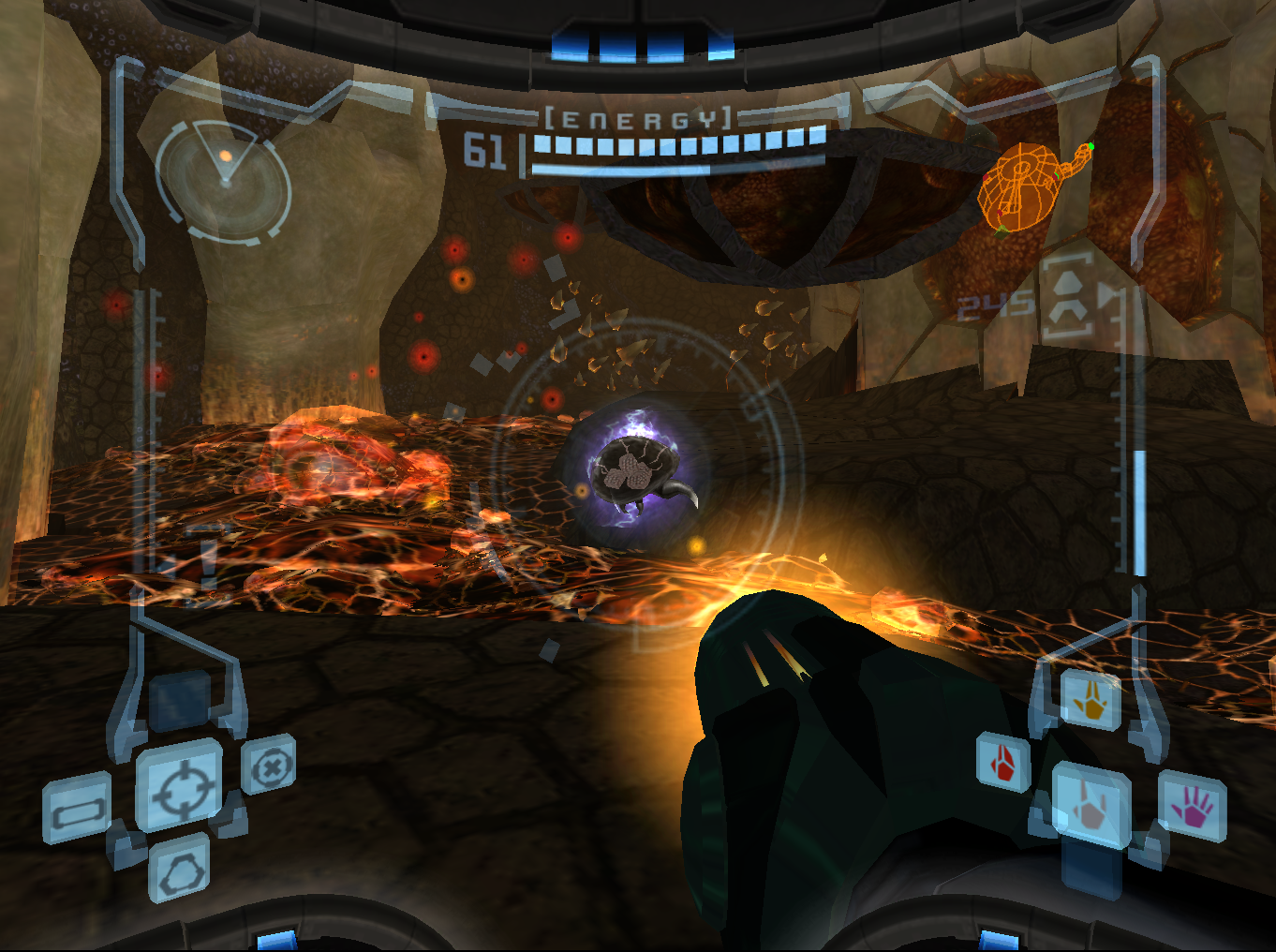The width and height of the screenshot is (1276, 952).
Task: Select the combat visor crosshair icon
Action: tap(180, 785)
